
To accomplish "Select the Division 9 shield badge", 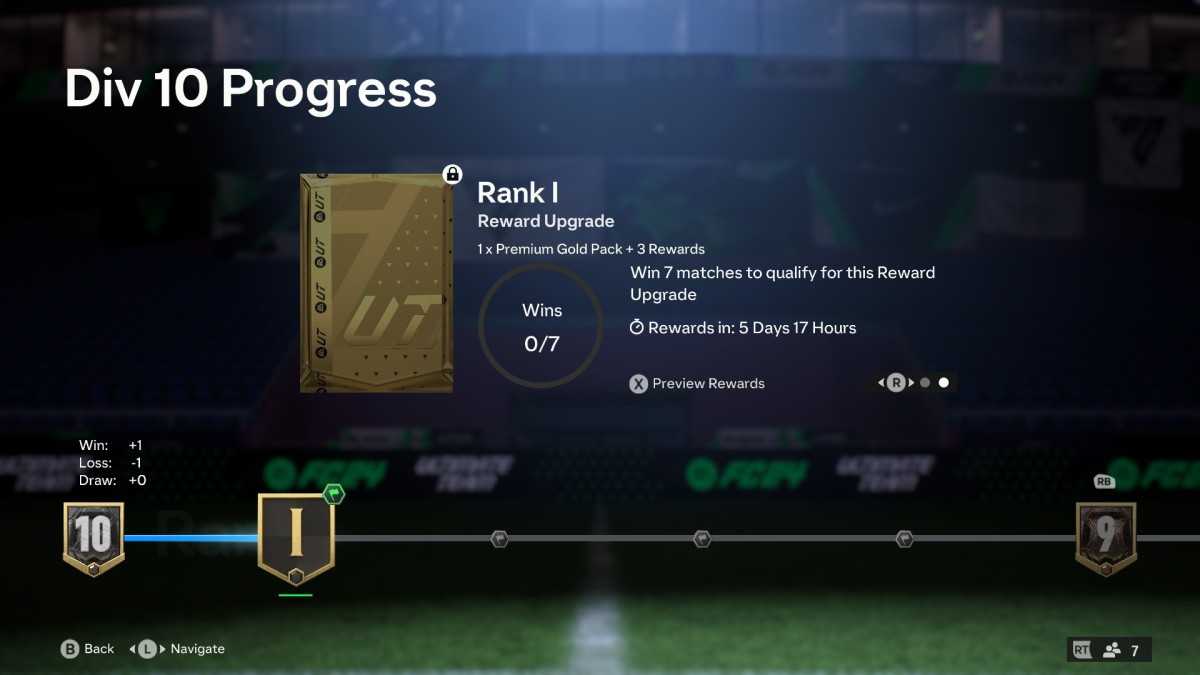I will (x=1105, y=538).
